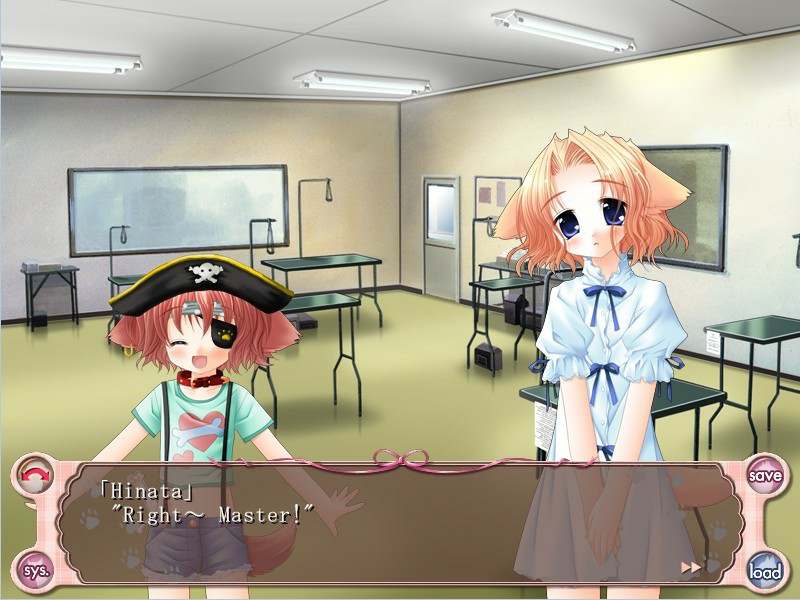Viewport: 800px width, 600px height.
Task: Open the load menu
Action: 765,571
